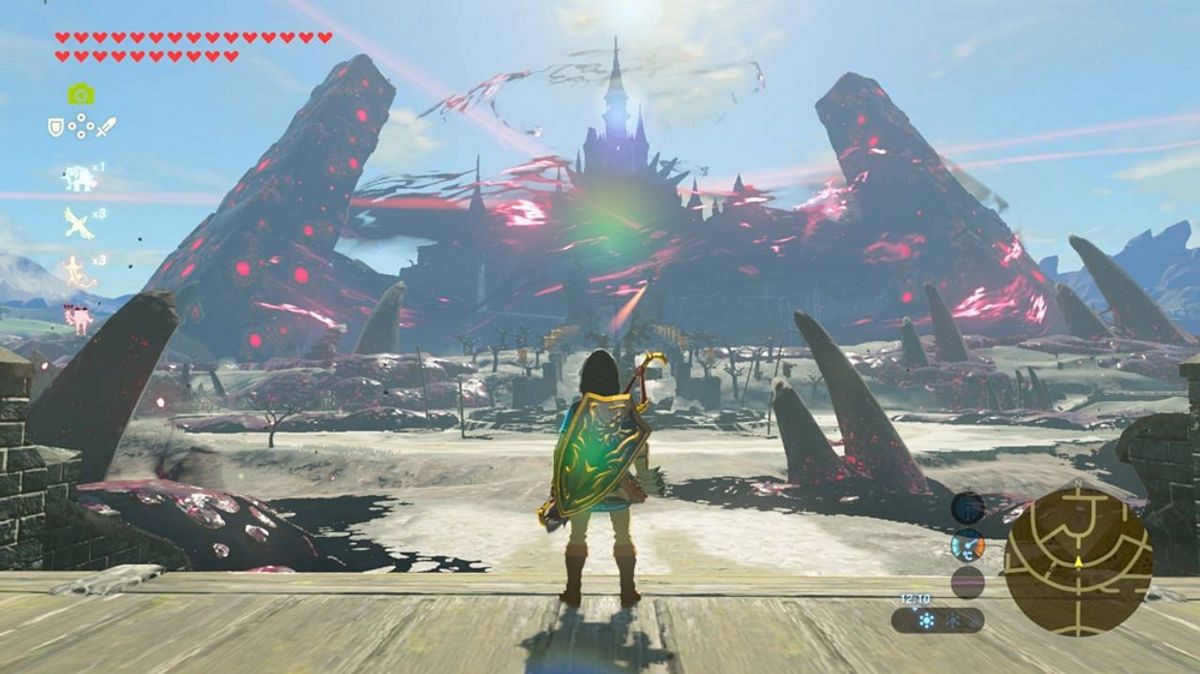Activate Mipha's Grace elephant ability icon
This screenshot has height=674, width=1200.
[x=80, y=178]
